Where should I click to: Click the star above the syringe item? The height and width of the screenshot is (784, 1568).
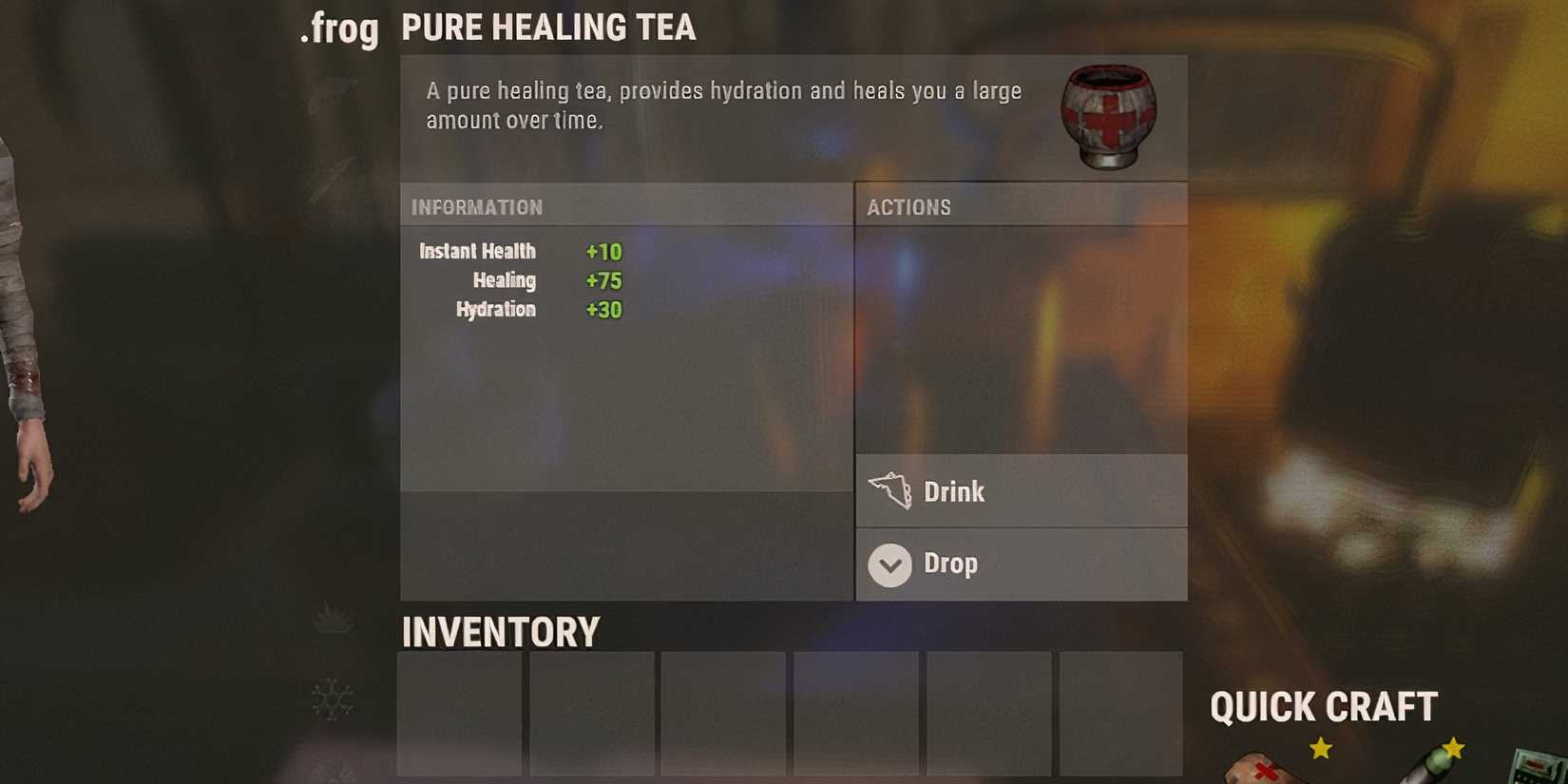point(1454,750)
